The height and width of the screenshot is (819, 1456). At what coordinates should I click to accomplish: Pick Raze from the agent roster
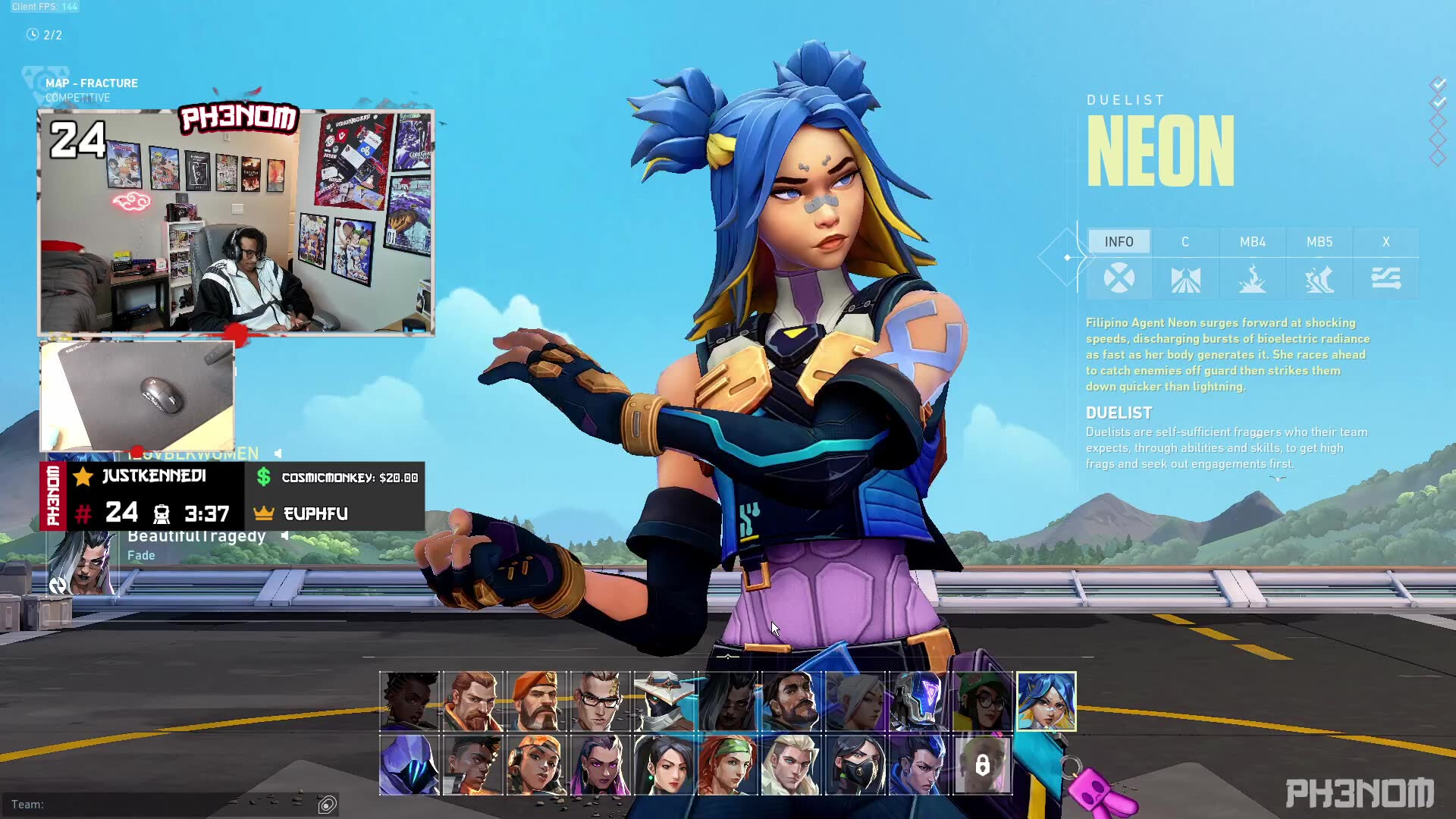click(x=537, y=765)
